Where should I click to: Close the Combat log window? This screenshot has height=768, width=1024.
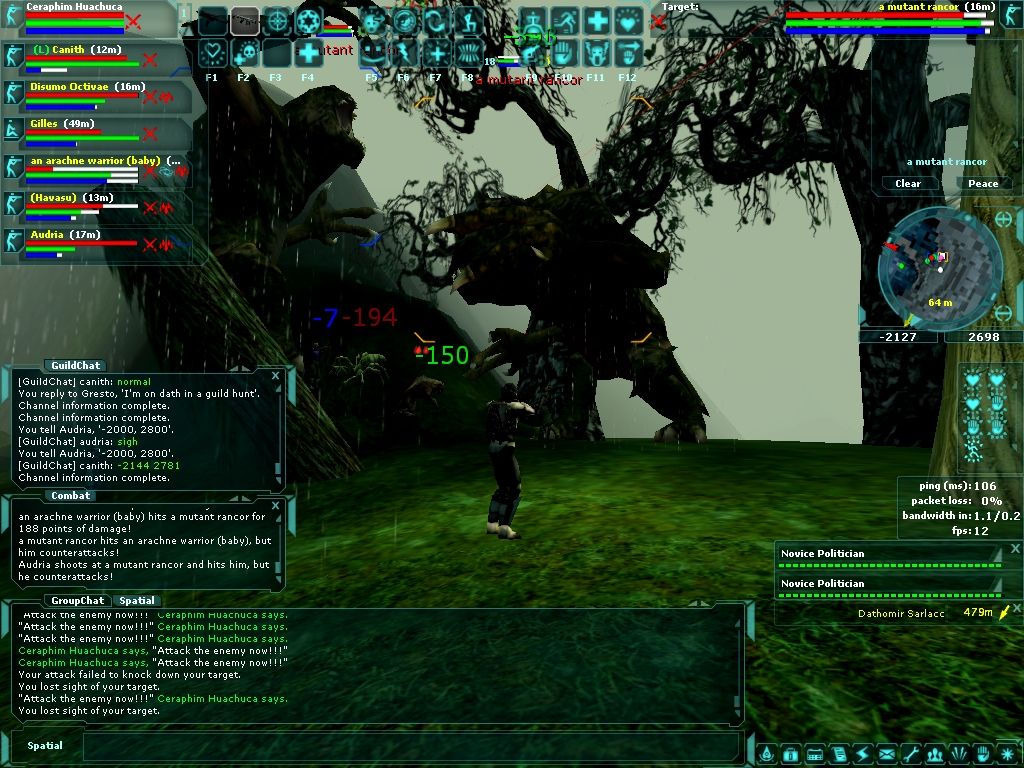[x=276, y=505]
